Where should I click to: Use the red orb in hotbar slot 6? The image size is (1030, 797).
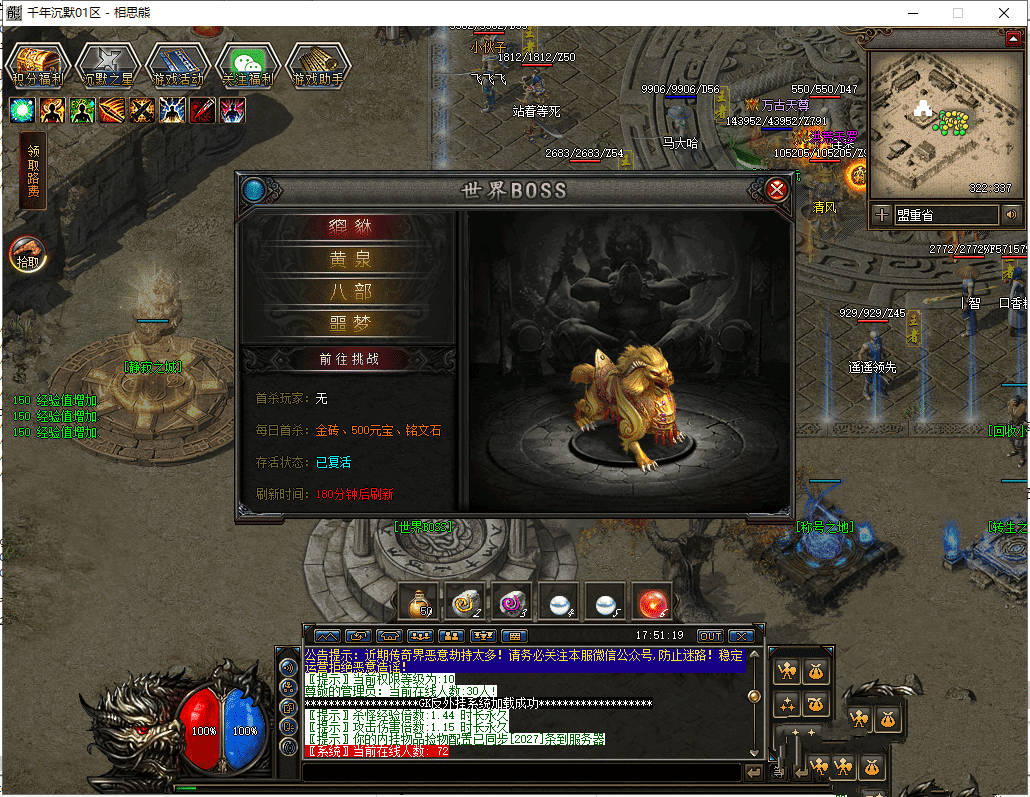click(x=652, y=601)
